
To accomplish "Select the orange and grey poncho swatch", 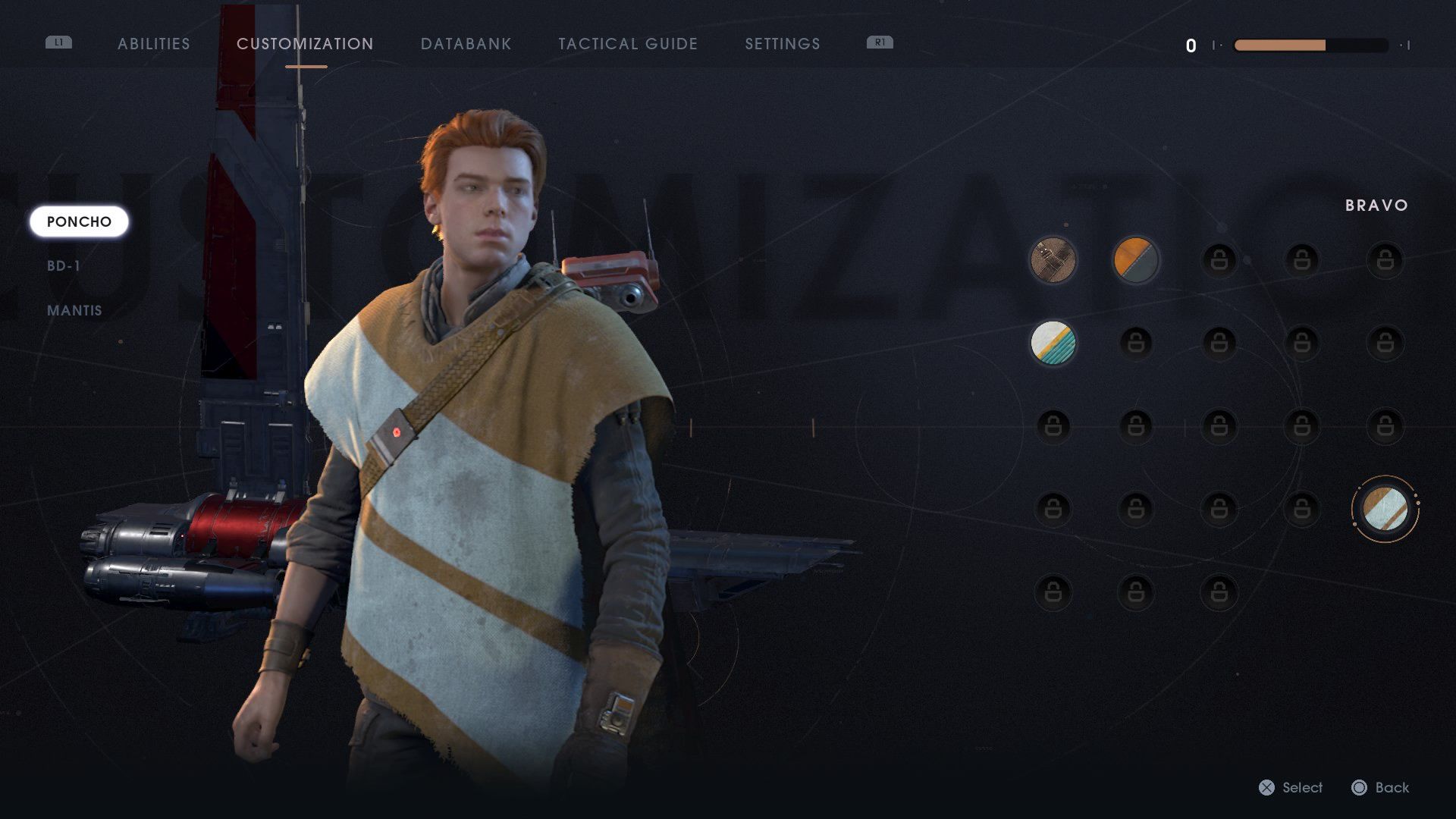I will click(1135, 260).
